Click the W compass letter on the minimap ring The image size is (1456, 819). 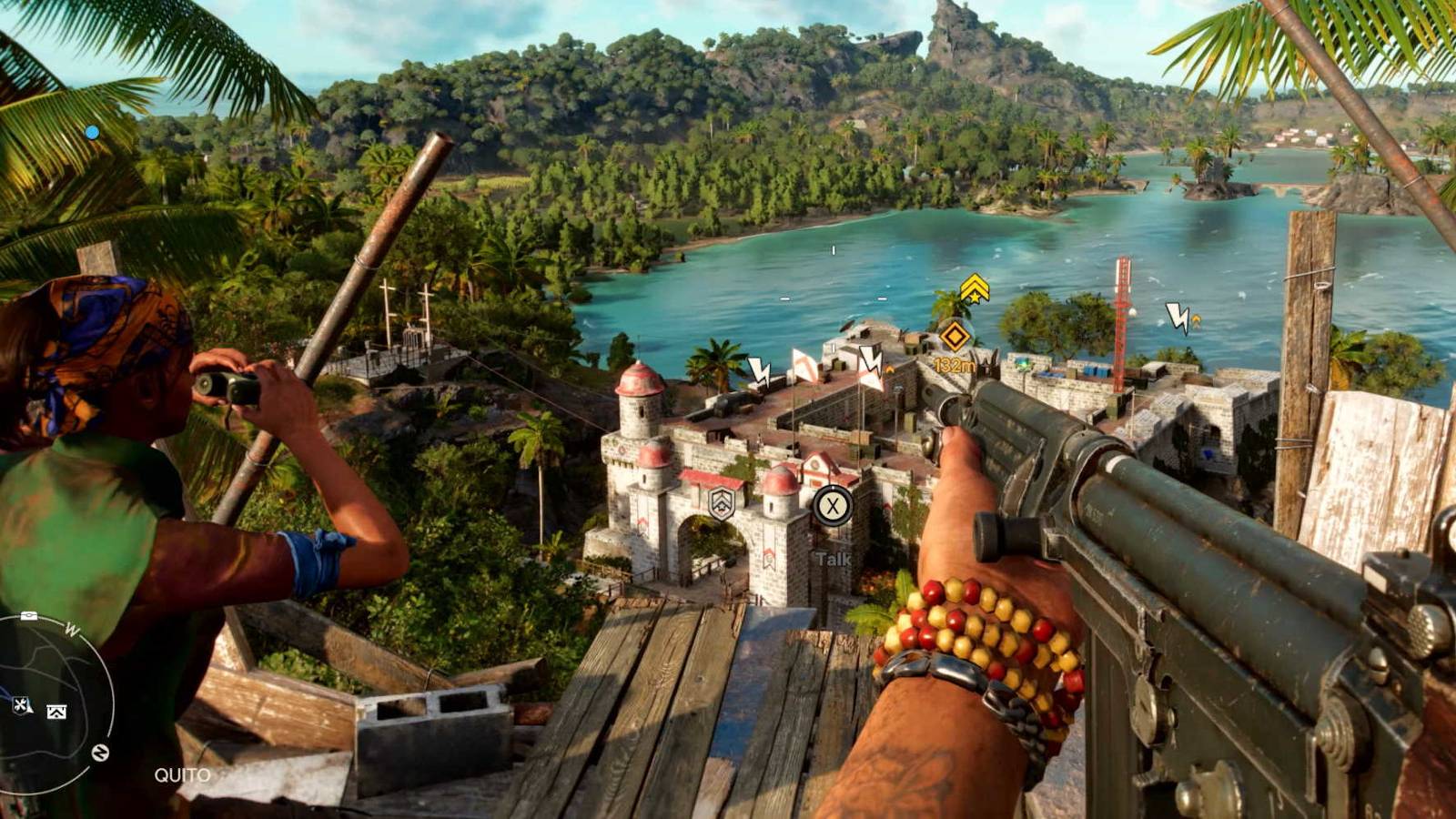tap(70, 630)
